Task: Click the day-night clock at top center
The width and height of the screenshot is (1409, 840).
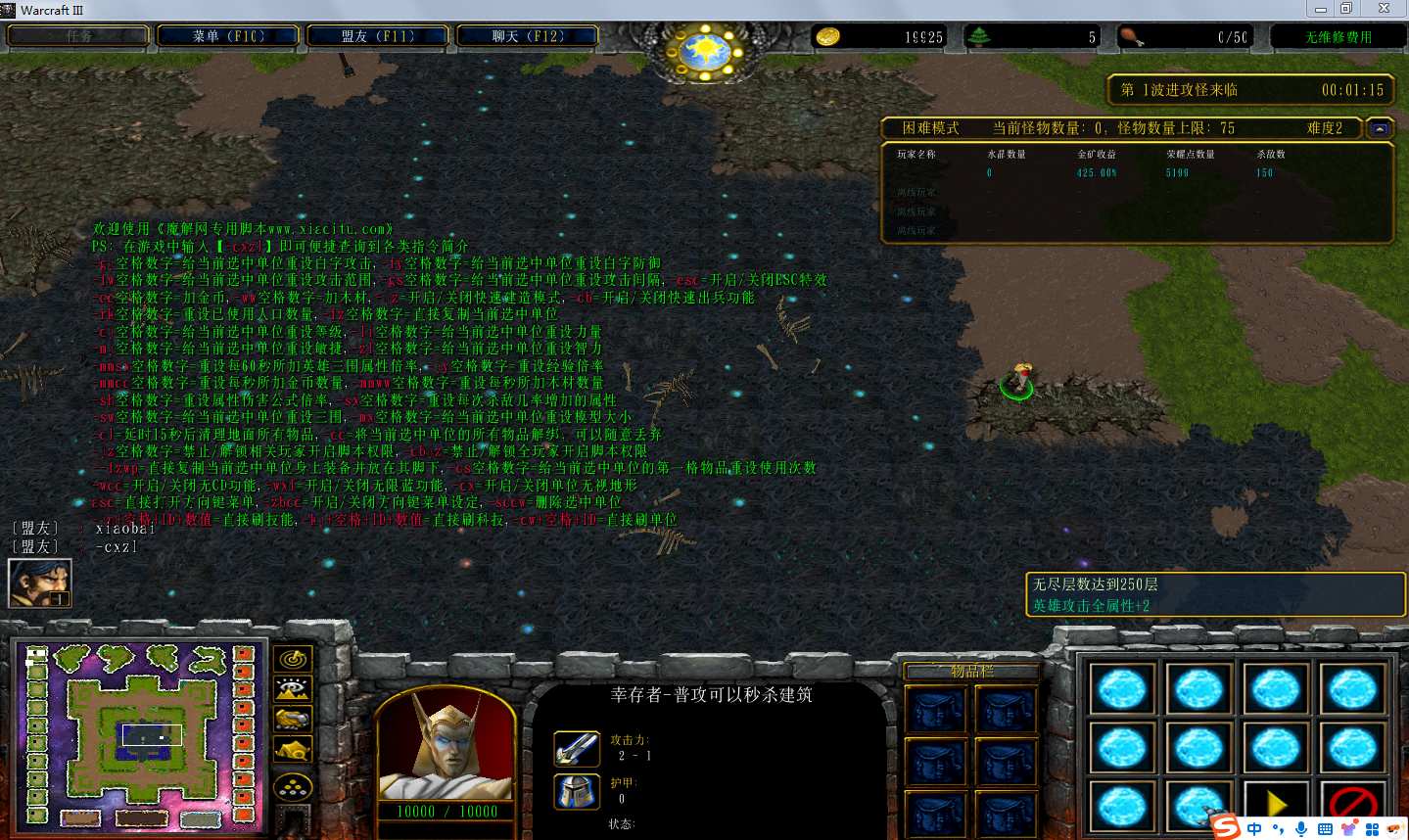Action: coord(705,49)
